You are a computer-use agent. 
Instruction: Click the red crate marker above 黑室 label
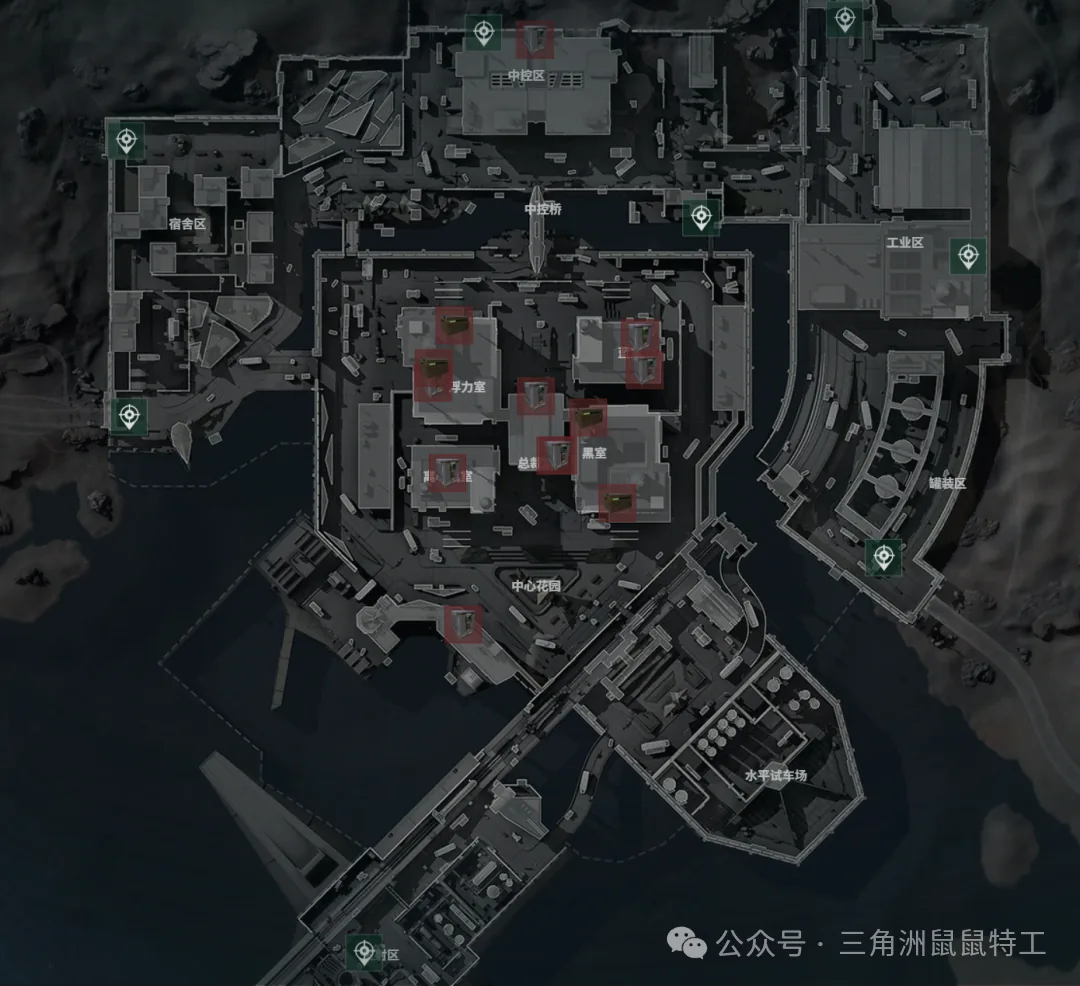point(589,418)
